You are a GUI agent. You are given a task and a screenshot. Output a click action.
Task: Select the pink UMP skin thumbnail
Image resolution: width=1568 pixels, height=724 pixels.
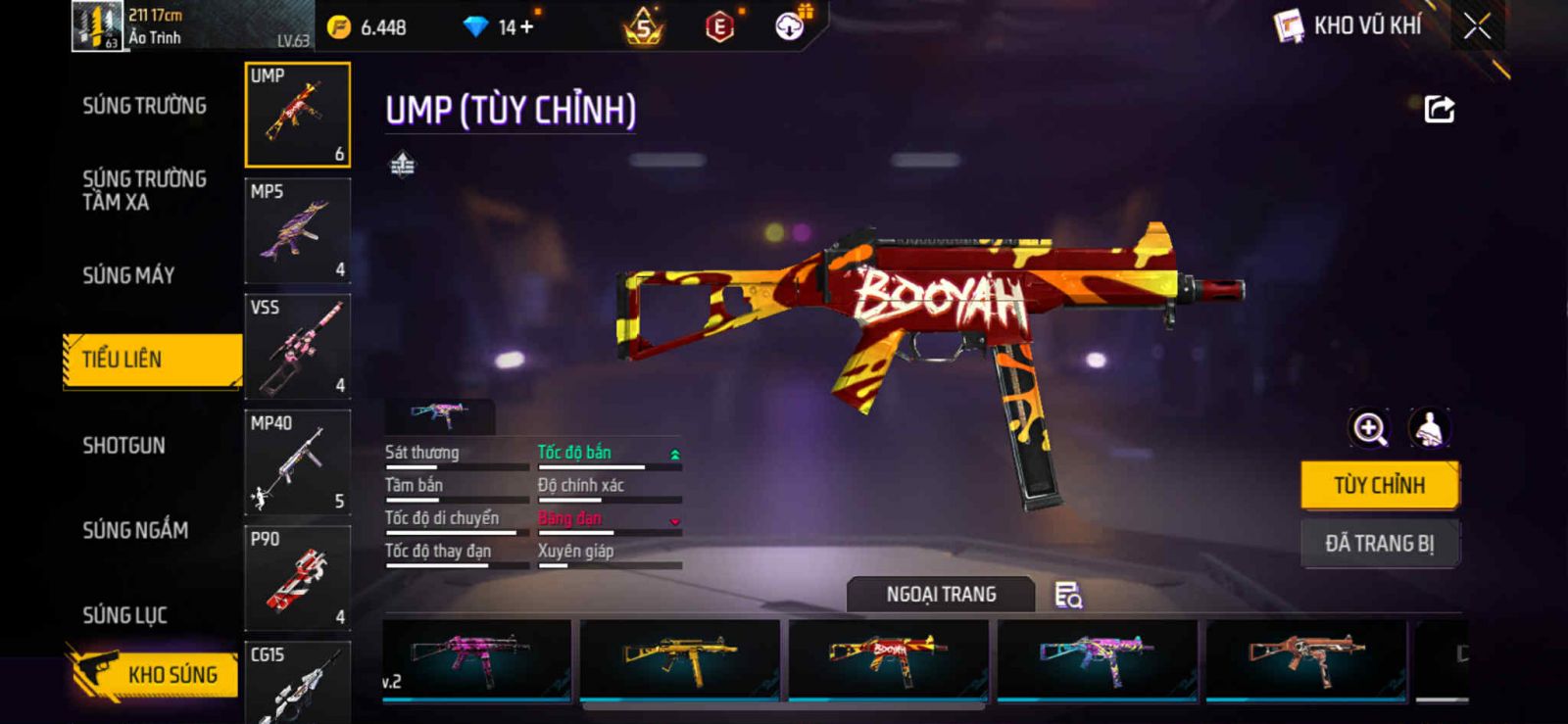[476, 658]
